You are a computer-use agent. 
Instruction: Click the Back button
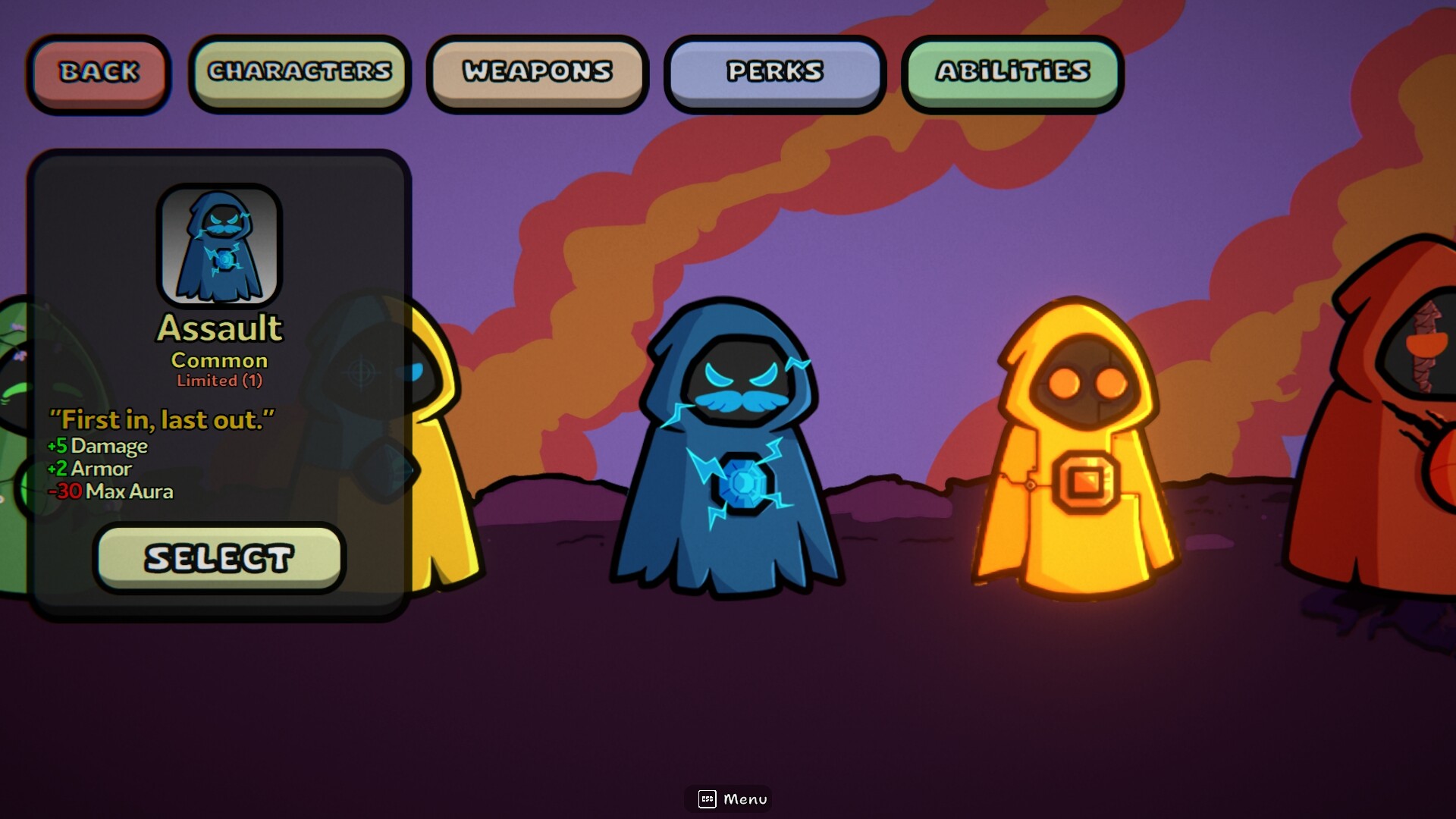pos(99,72)
